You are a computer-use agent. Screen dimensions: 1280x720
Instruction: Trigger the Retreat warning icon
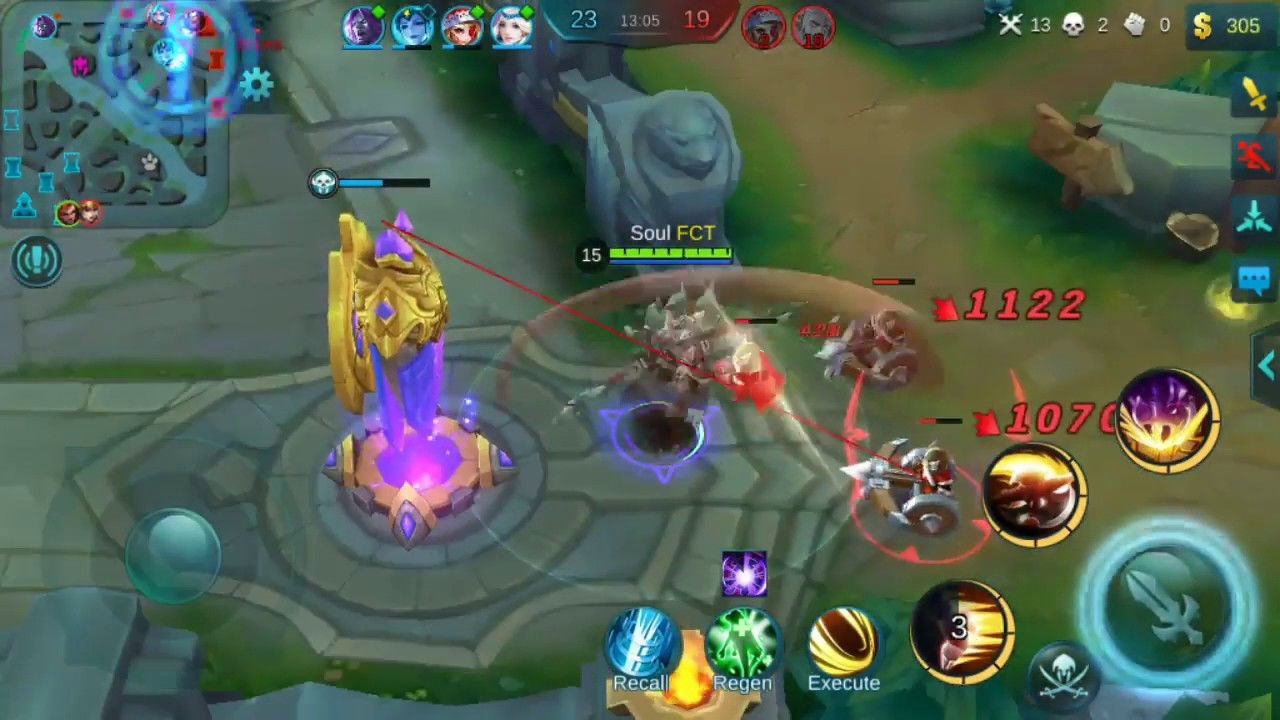pyautogui.click(x=1252, y=155)
